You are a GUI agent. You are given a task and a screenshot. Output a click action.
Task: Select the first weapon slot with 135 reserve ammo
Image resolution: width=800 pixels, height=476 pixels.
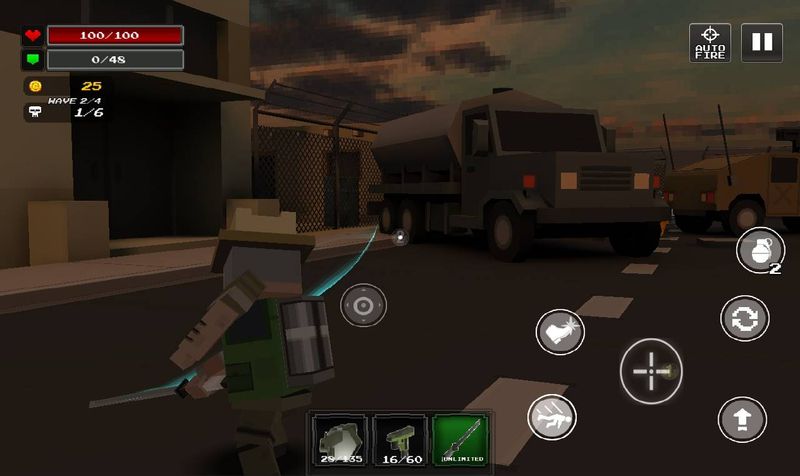coord(339,441)
